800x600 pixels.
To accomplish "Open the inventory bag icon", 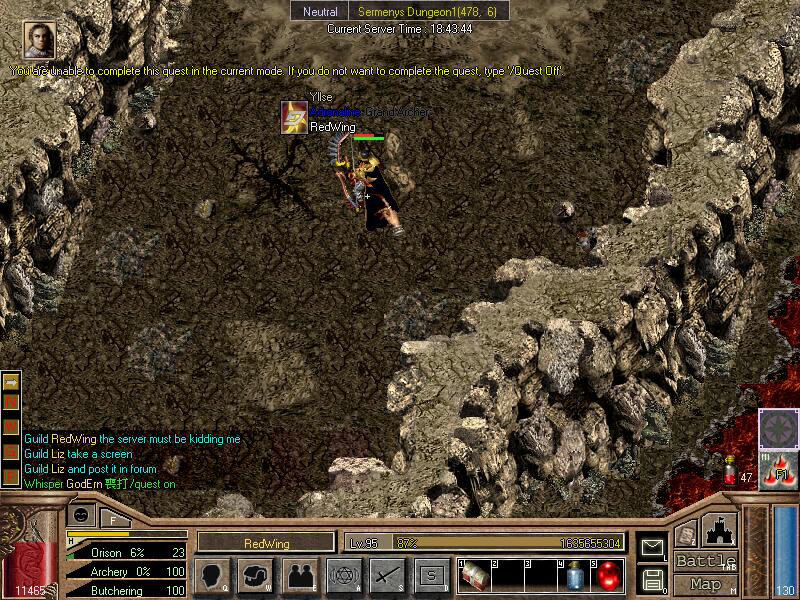I will [x=256, y=576].
